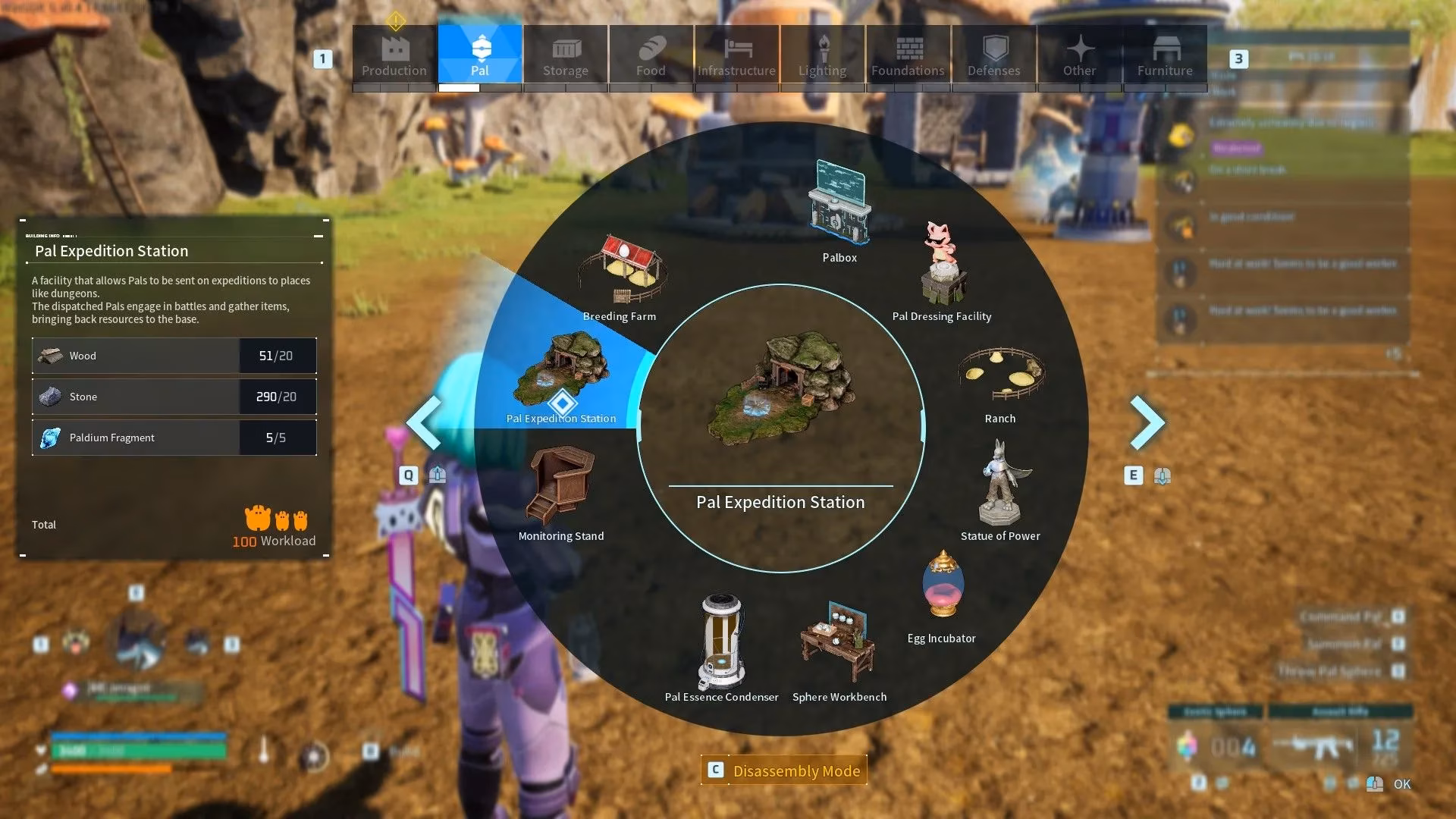
Task: Select the Food build category
Action: (651, 55)
